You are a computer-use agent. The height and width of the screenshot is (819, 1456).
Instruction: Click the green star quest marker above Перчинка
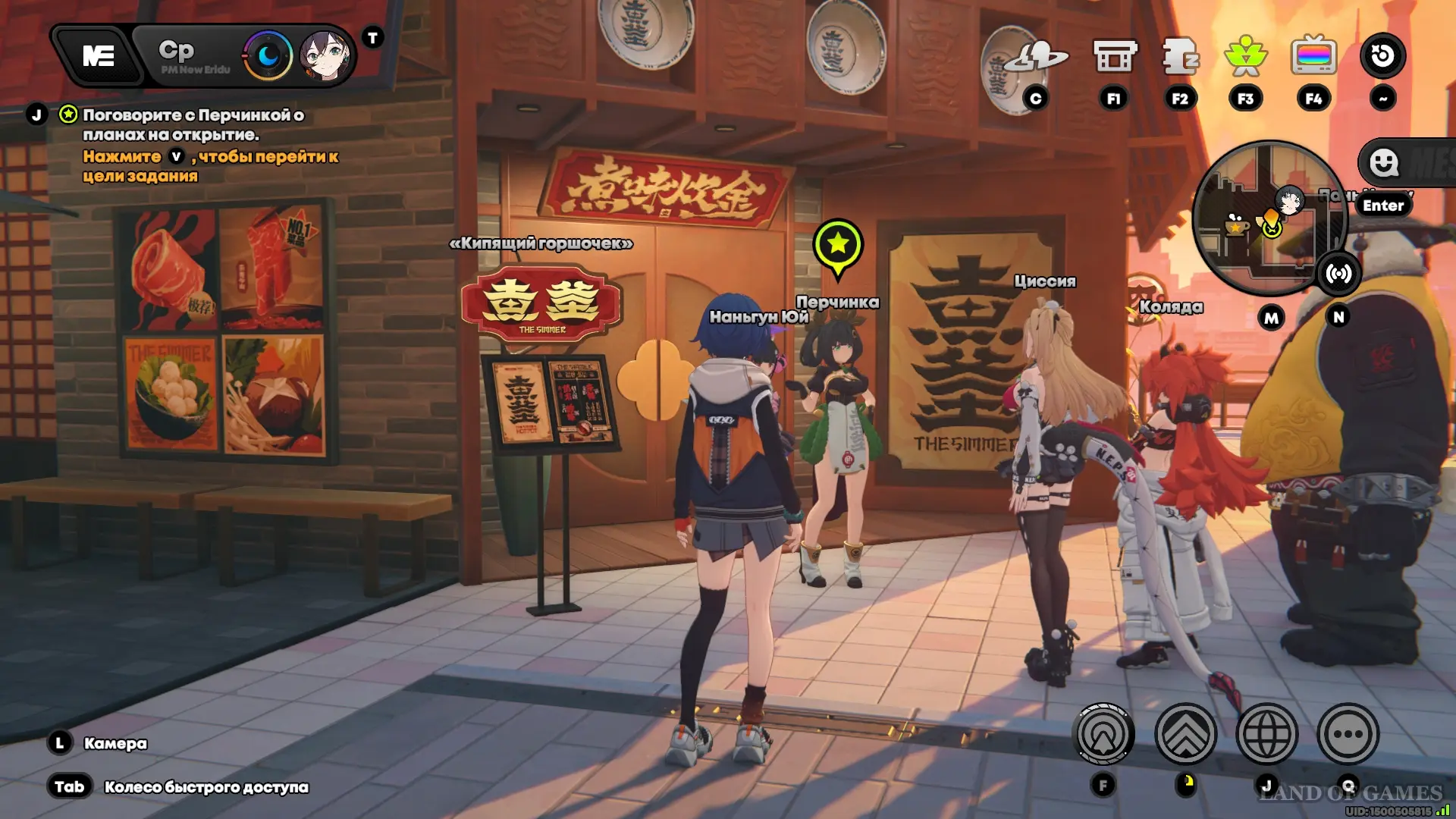[x=838, y=245]
